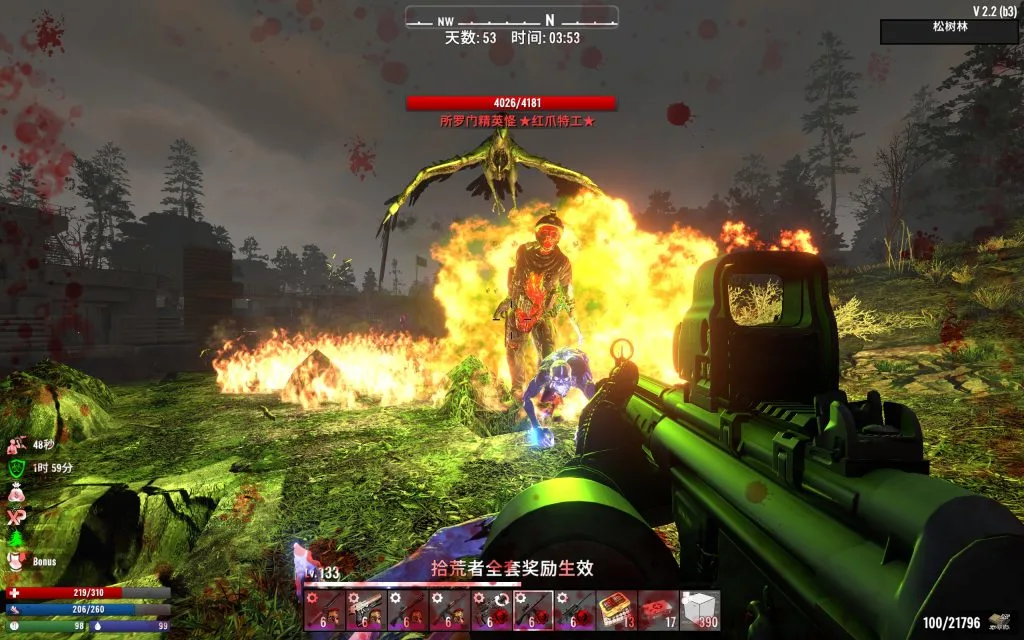Viewport: 1024px width, 640px height.
Task: Inspect the money bag buff icon
Action: (x=17, y=491)
